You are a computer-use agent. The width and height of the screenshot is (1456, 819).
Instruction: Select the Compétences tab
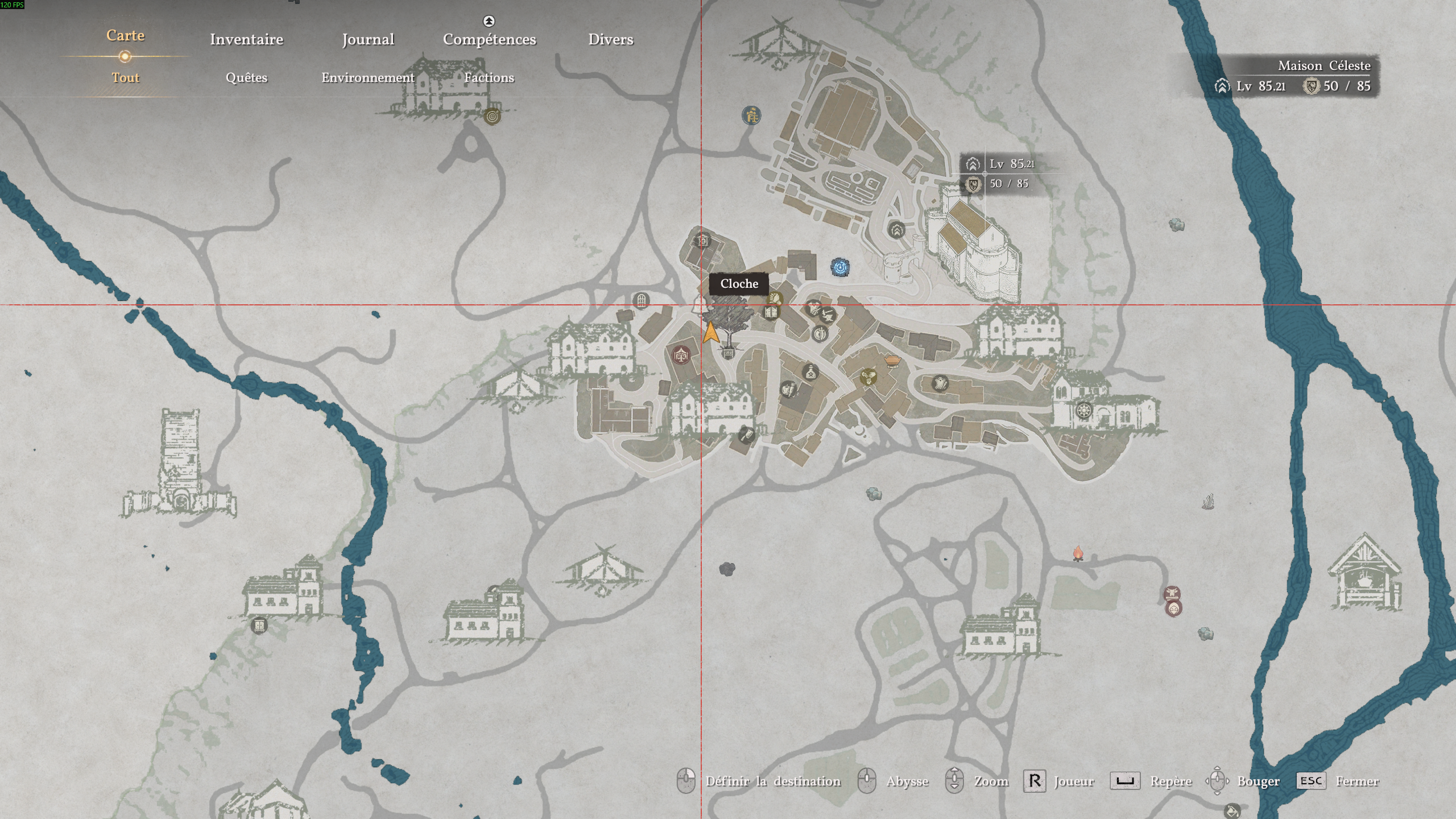[489, 39]
